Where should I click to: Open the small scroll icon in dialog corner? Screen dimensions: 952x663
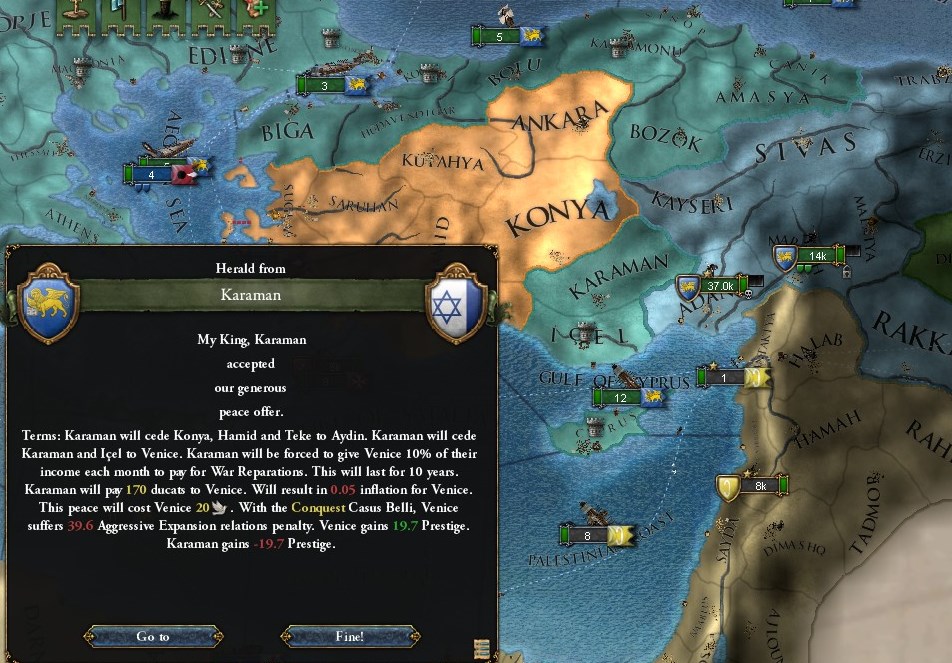tap(482, 648)
